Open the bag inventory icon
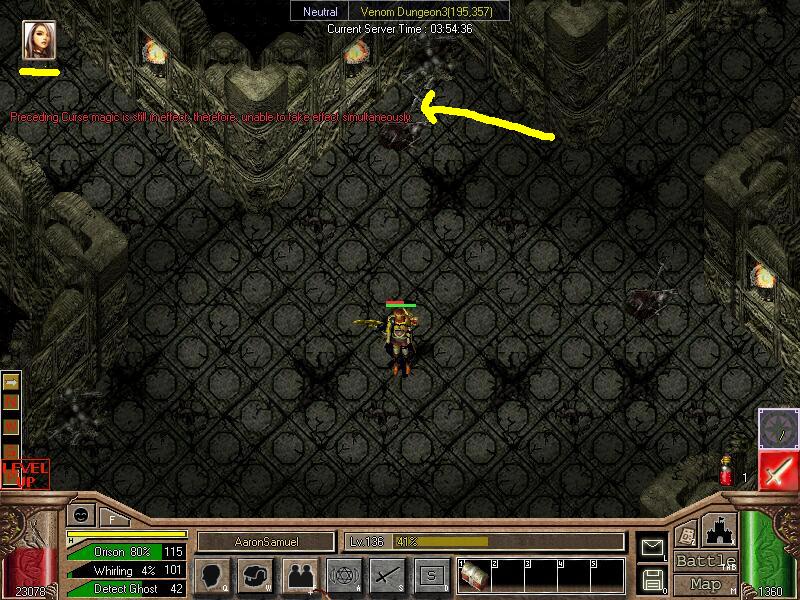 pos(256,575)
